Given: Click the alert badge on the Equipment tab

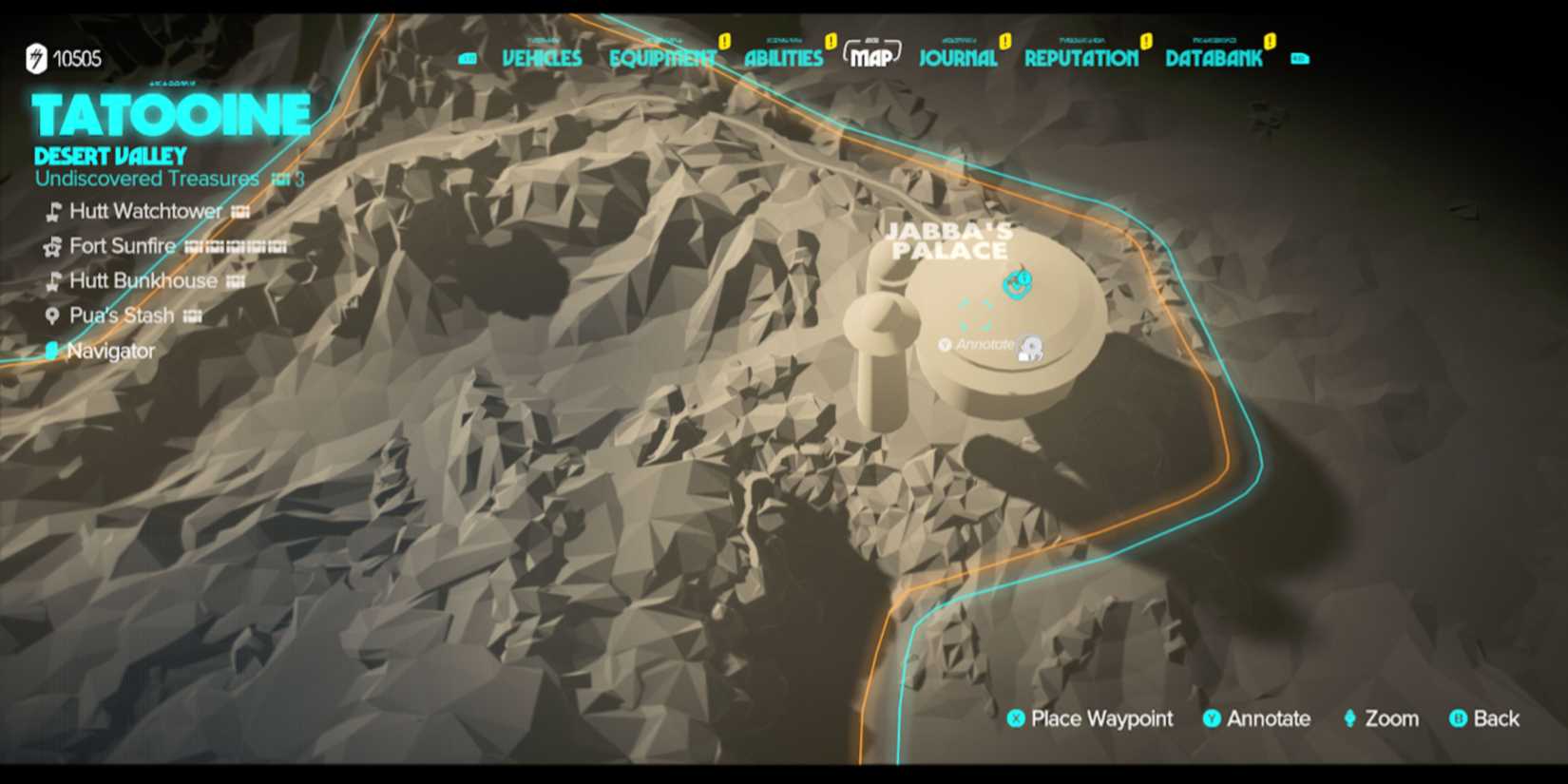Looking at the screenshot, I should coord(723,40).
